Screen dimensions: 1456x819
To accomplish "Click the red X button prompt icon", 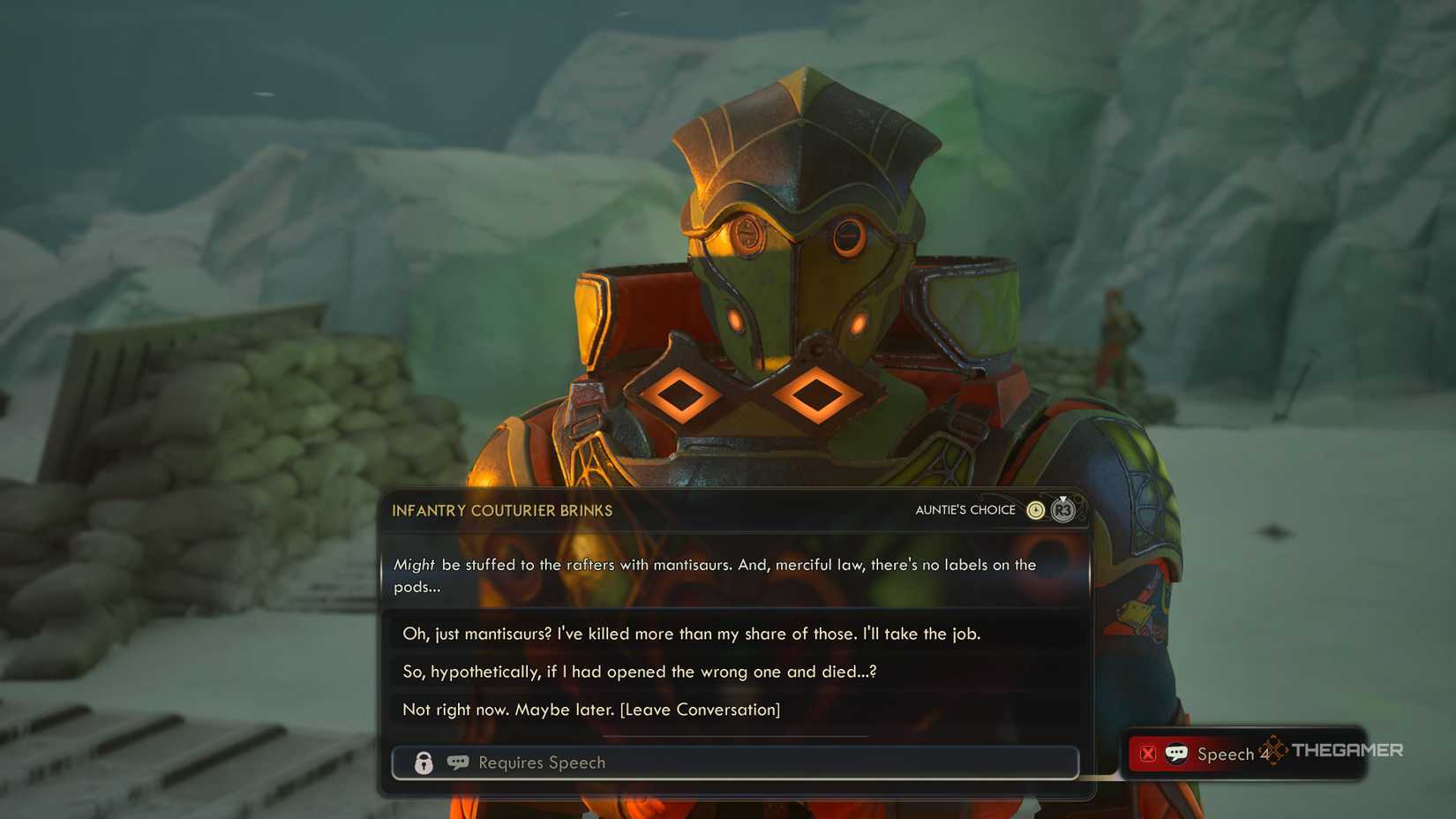I will (x=1148, y=753).
